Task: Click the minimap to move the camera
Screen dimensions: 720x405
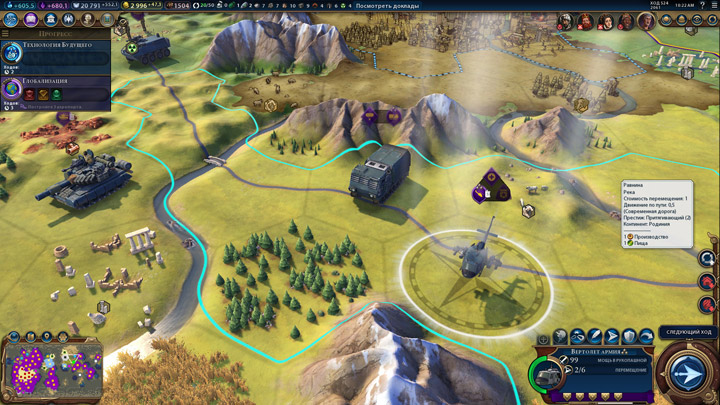Action: click(52, 370)
